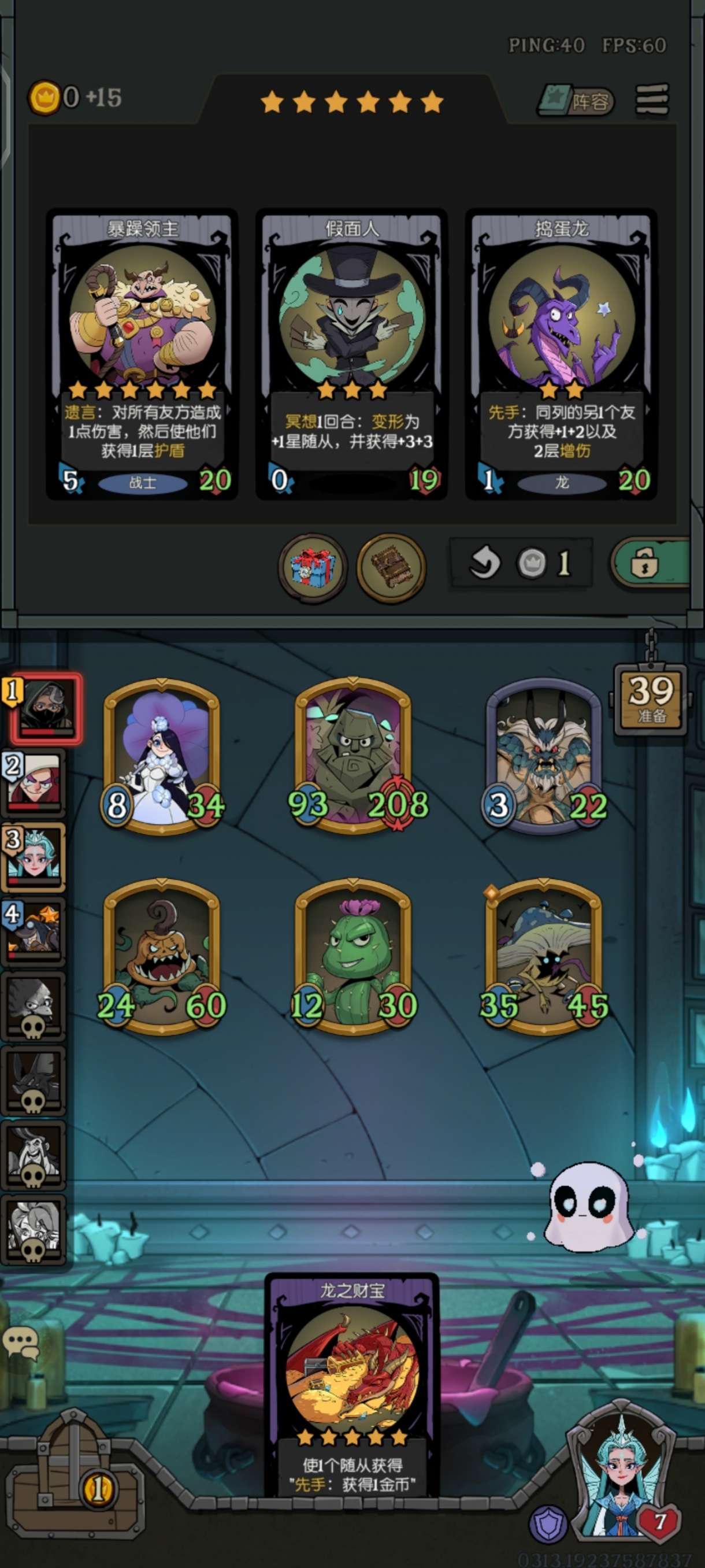
Task: Click the 准备 ready sign
Action: pos(651,699)
